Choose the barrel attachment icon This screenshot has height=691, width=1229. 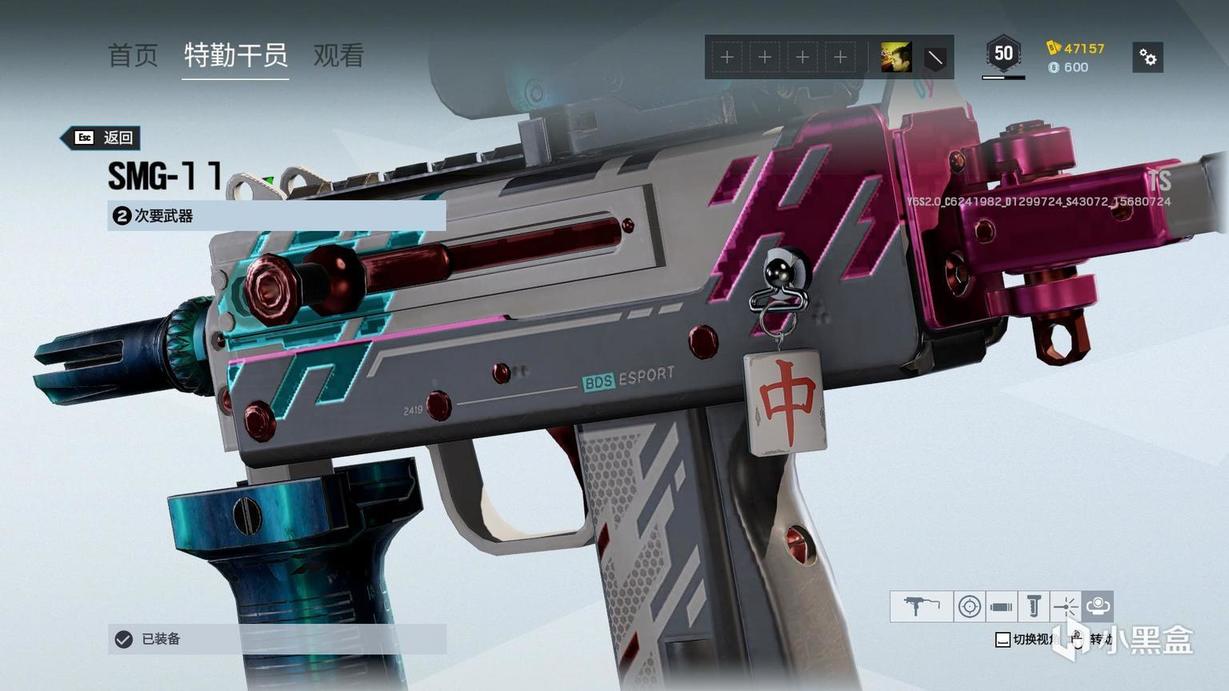pos(1001,606)
